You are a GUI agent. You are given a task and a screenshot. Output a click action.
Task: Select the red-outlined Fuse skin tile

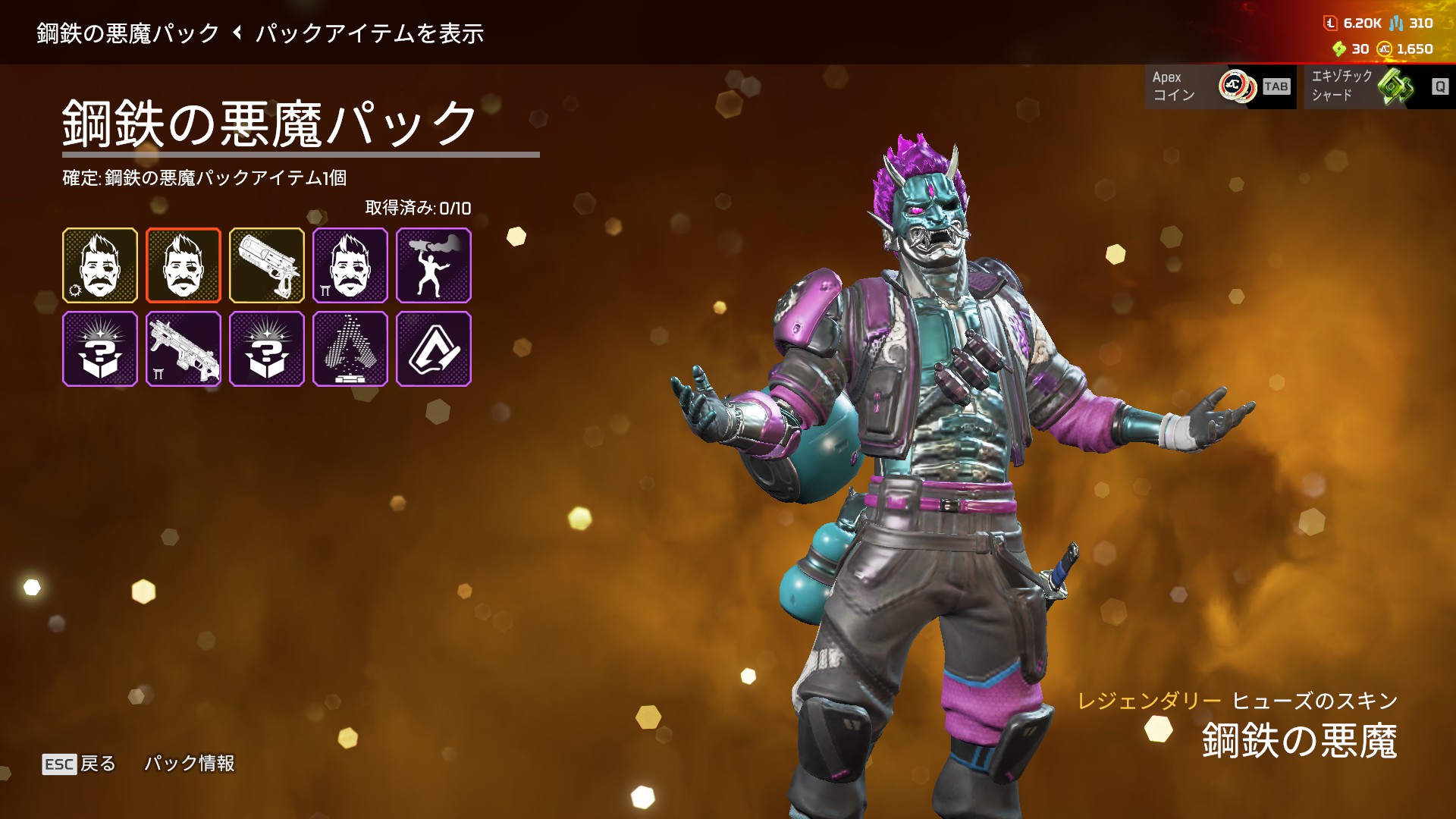(184, 265)
